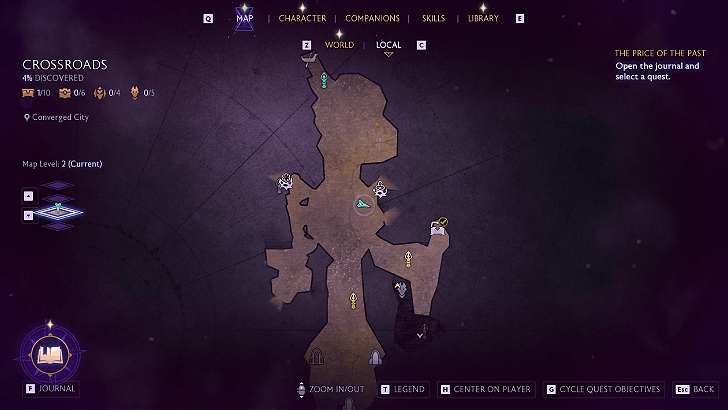Select the teal marker at map's top
Viewport: 728px width, 410px height.
[323, 80]
